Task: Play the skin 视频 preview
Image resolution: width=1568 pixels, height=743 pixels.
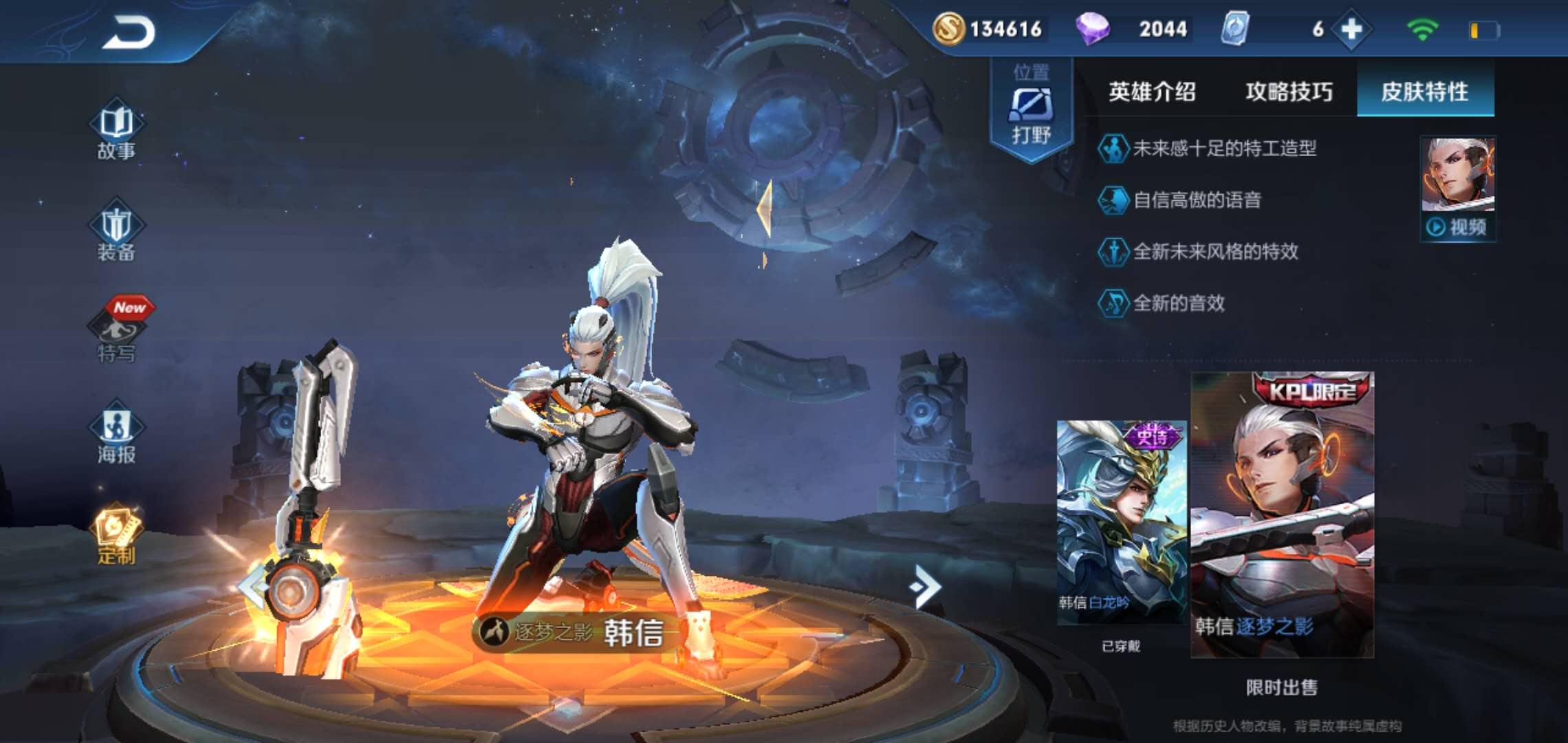Action: [1458, 226]
